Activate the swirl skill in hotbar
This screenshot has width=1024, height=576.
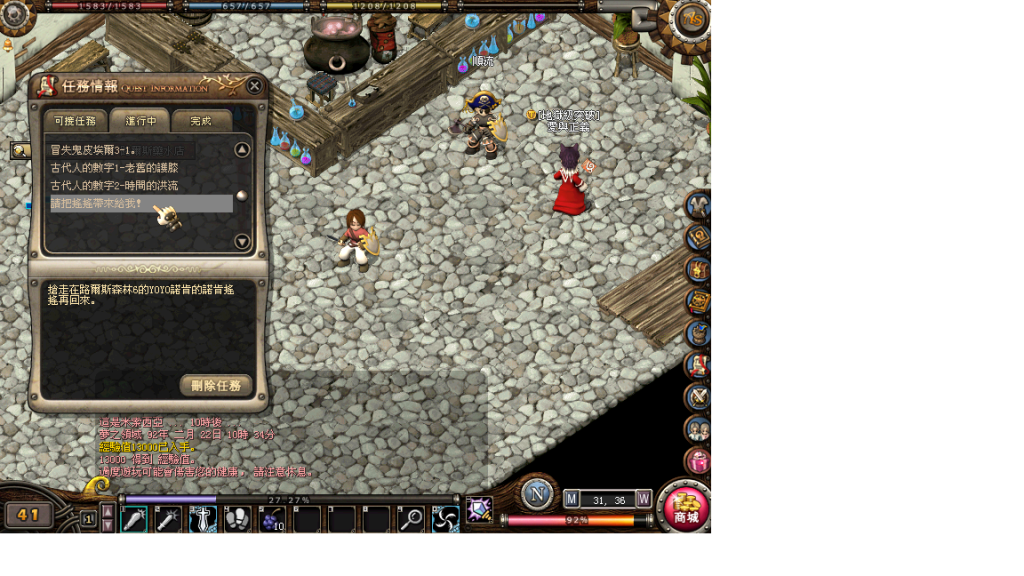[x=446, y=519]
